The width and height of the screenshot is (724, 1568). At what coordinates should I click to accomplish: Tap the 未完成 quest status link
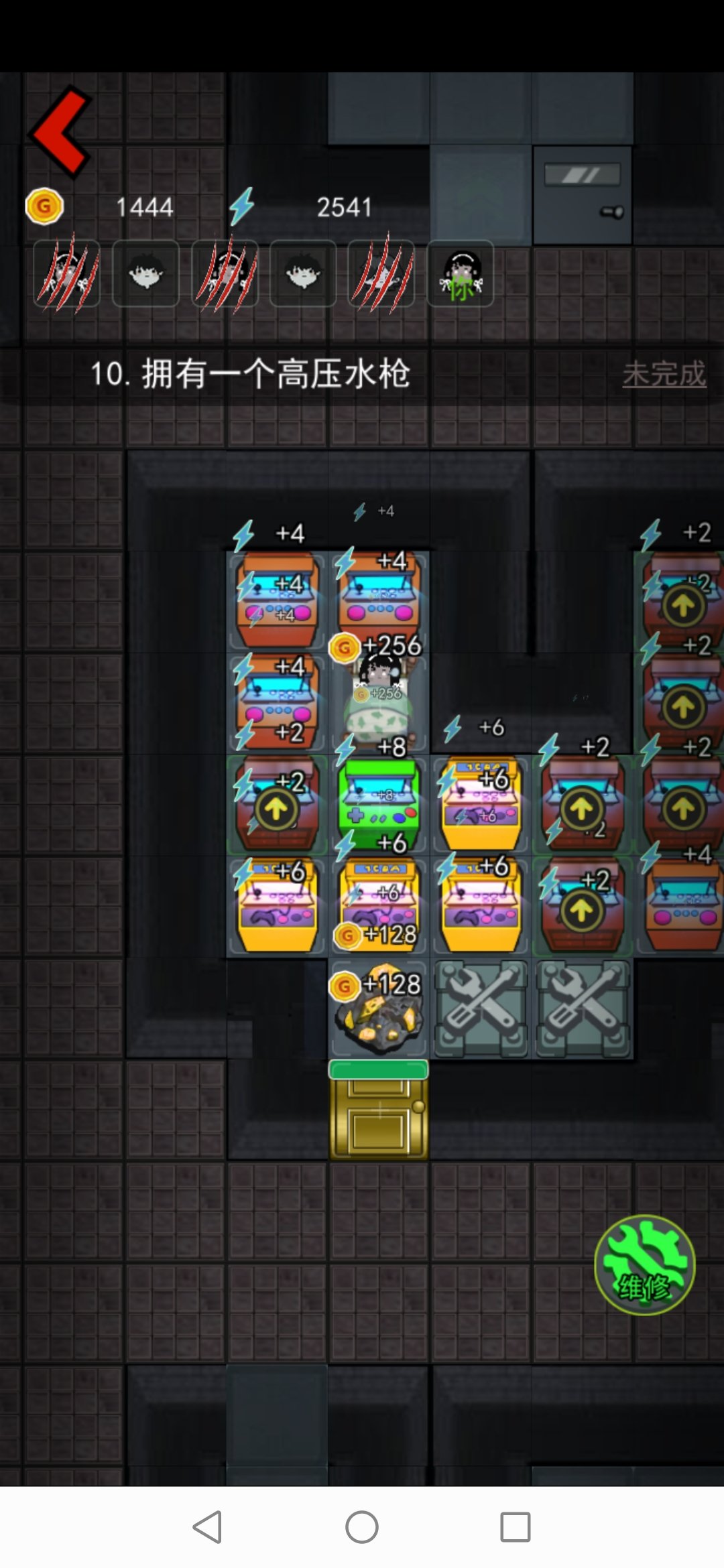click(x=664, y=374)
